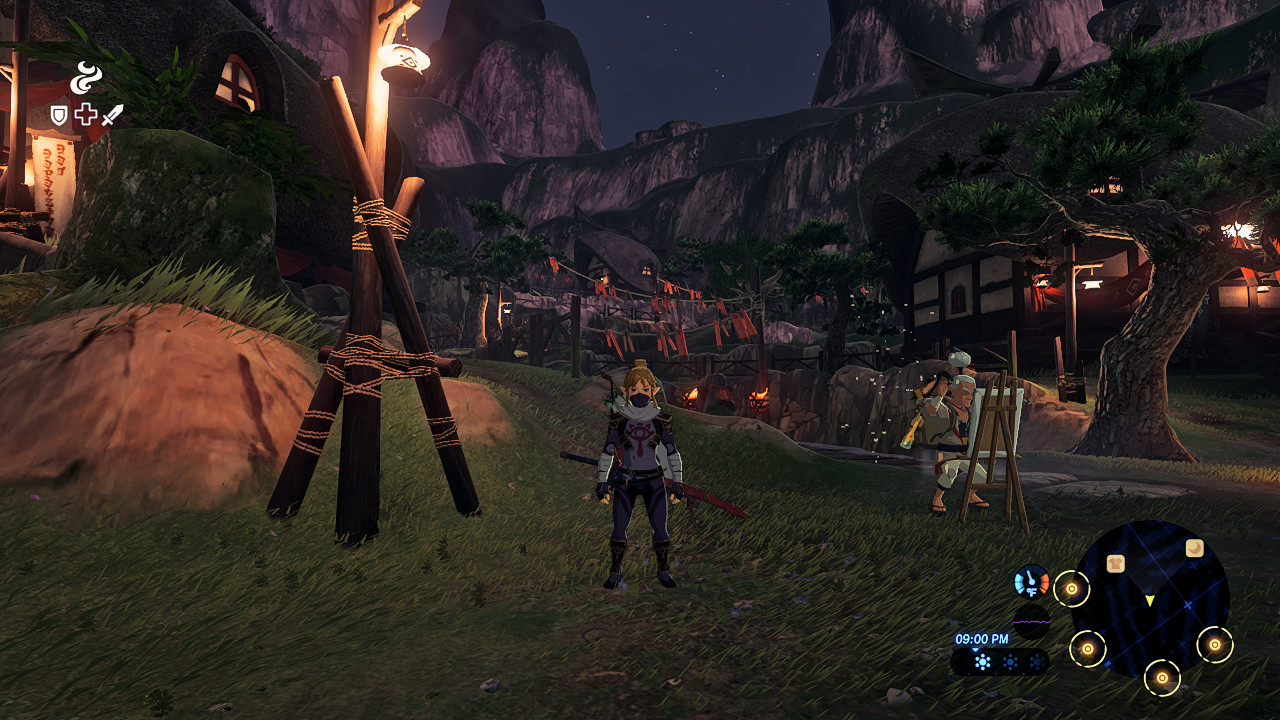
Task: Select the shirt shop marker on minimap
Action: 1116,563
